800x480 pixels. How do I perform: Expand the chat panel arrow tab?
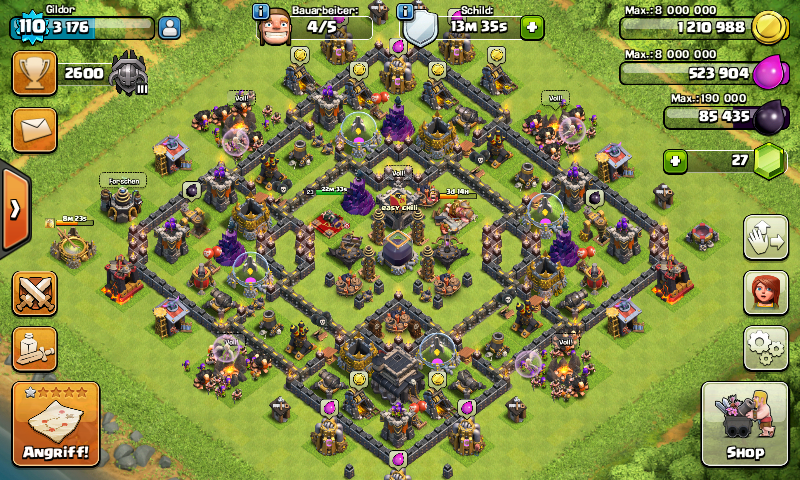(x=14, y=209)
